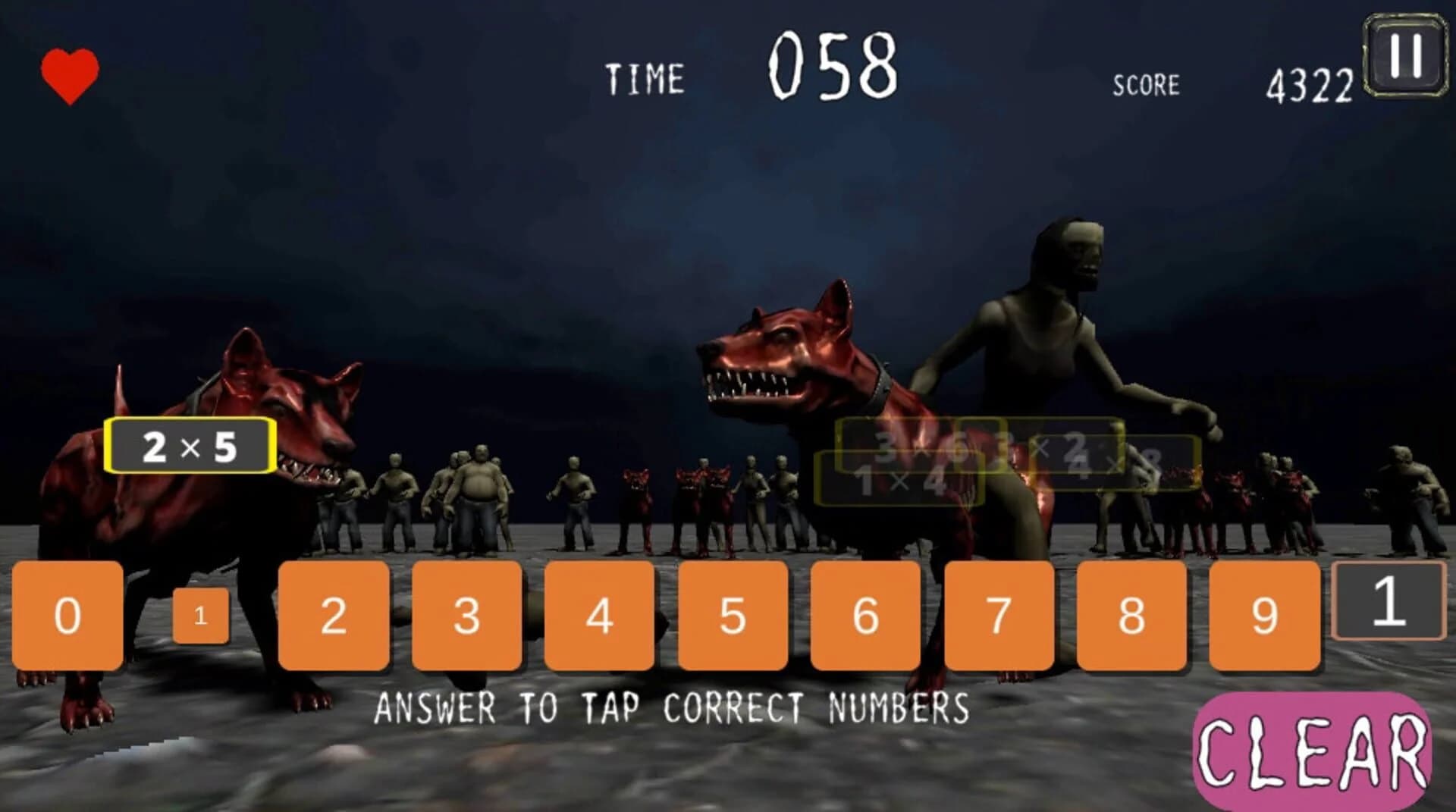This screenshot has width=1456, height=812.
Task: Tap the small shrinking 1 key
Action: pos(199,616)
